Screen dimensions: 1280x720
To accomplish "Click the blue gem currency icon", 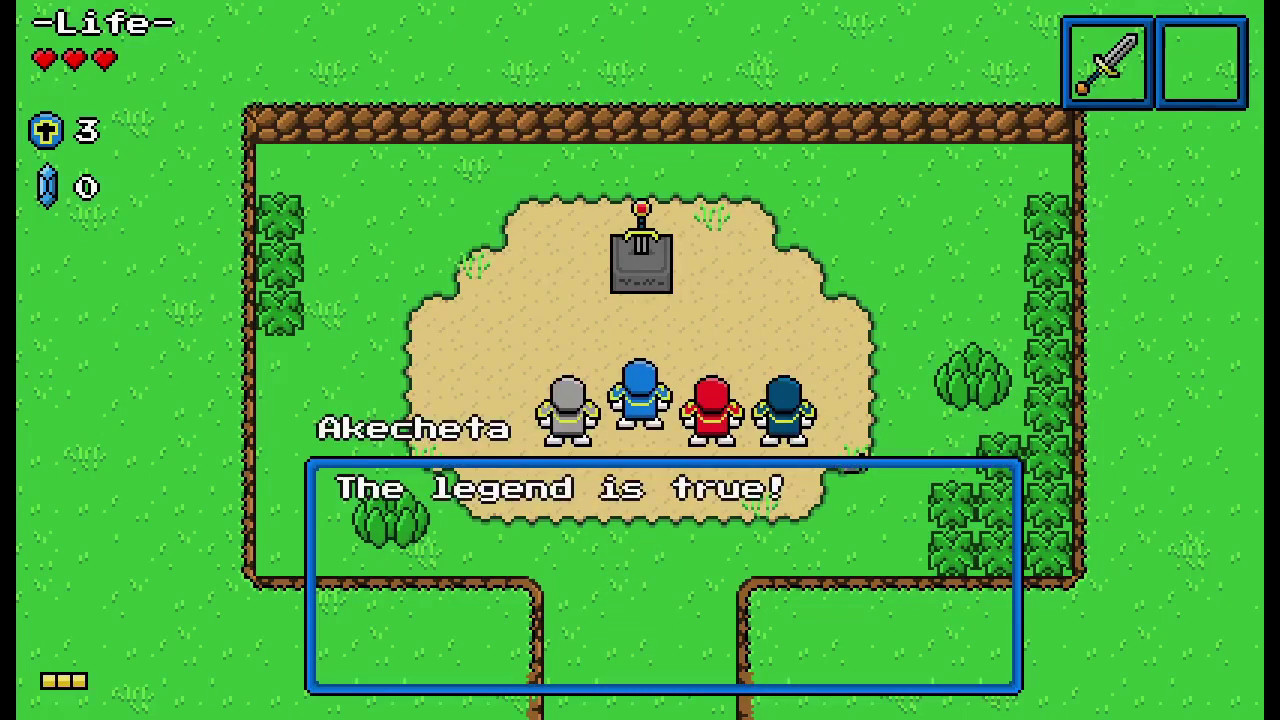I will pos(46,187).
